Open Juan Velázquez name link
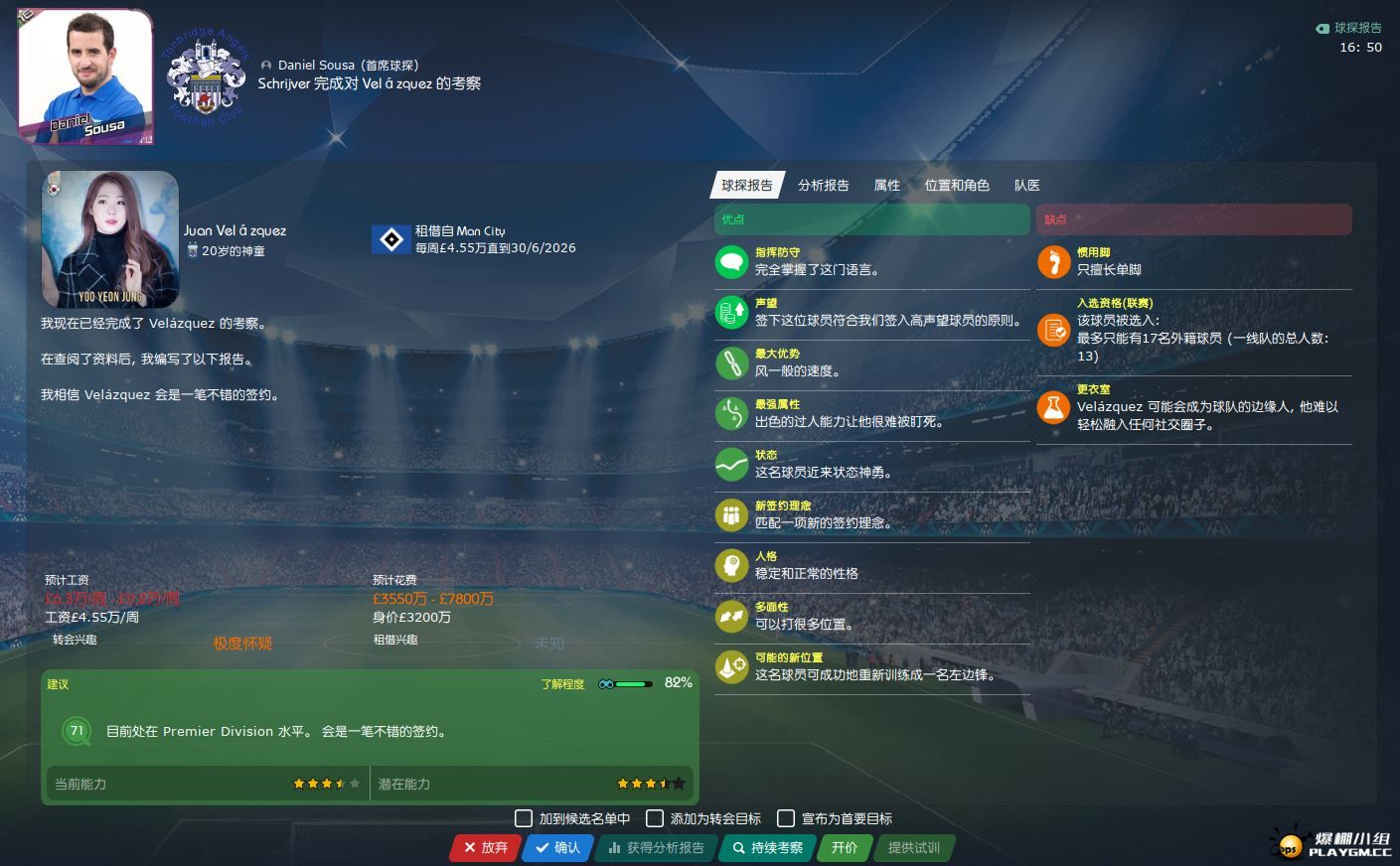 (x=234, y=230)
